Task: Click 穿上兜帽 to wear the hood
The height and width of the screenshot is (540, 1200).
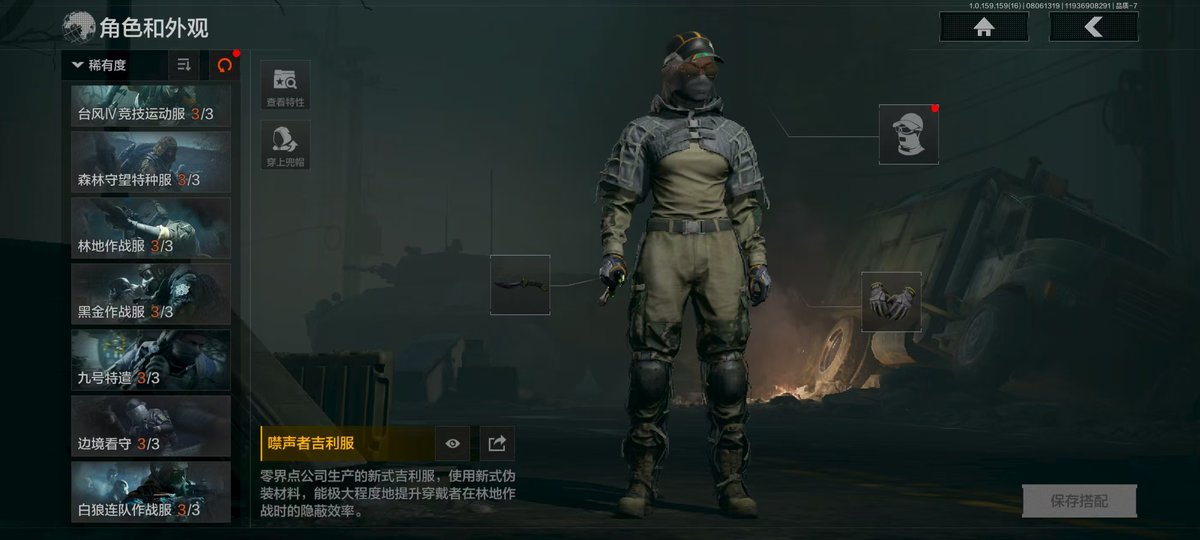Action: tap(285, 146)
